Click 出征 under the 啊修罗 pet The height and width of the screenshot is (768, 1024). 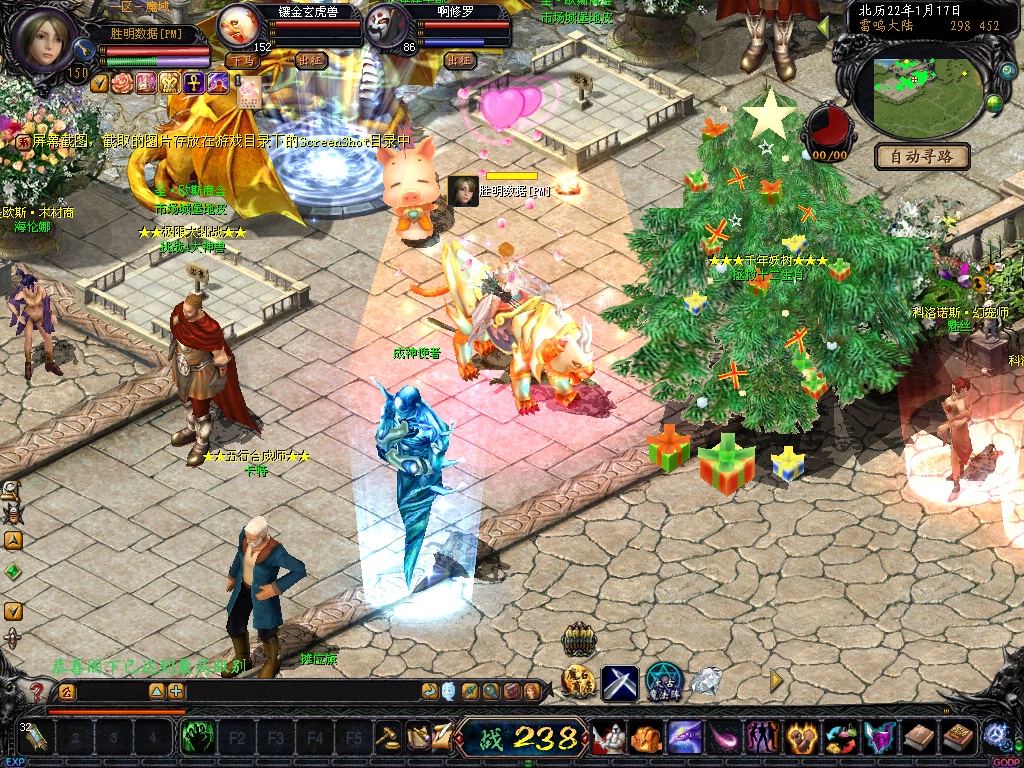[x=460, y=60]
